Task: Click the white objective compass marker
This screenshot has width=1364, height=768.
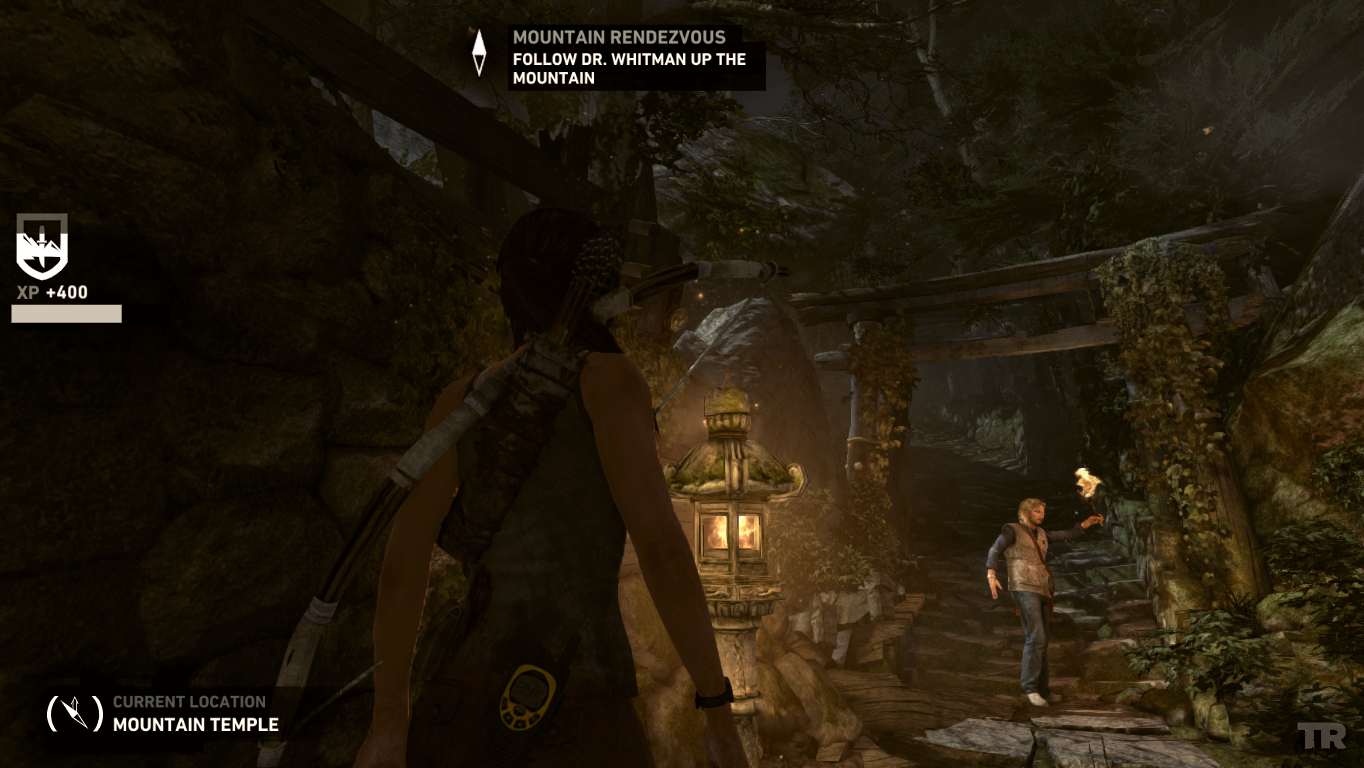Action: click(x=479, y=52)
